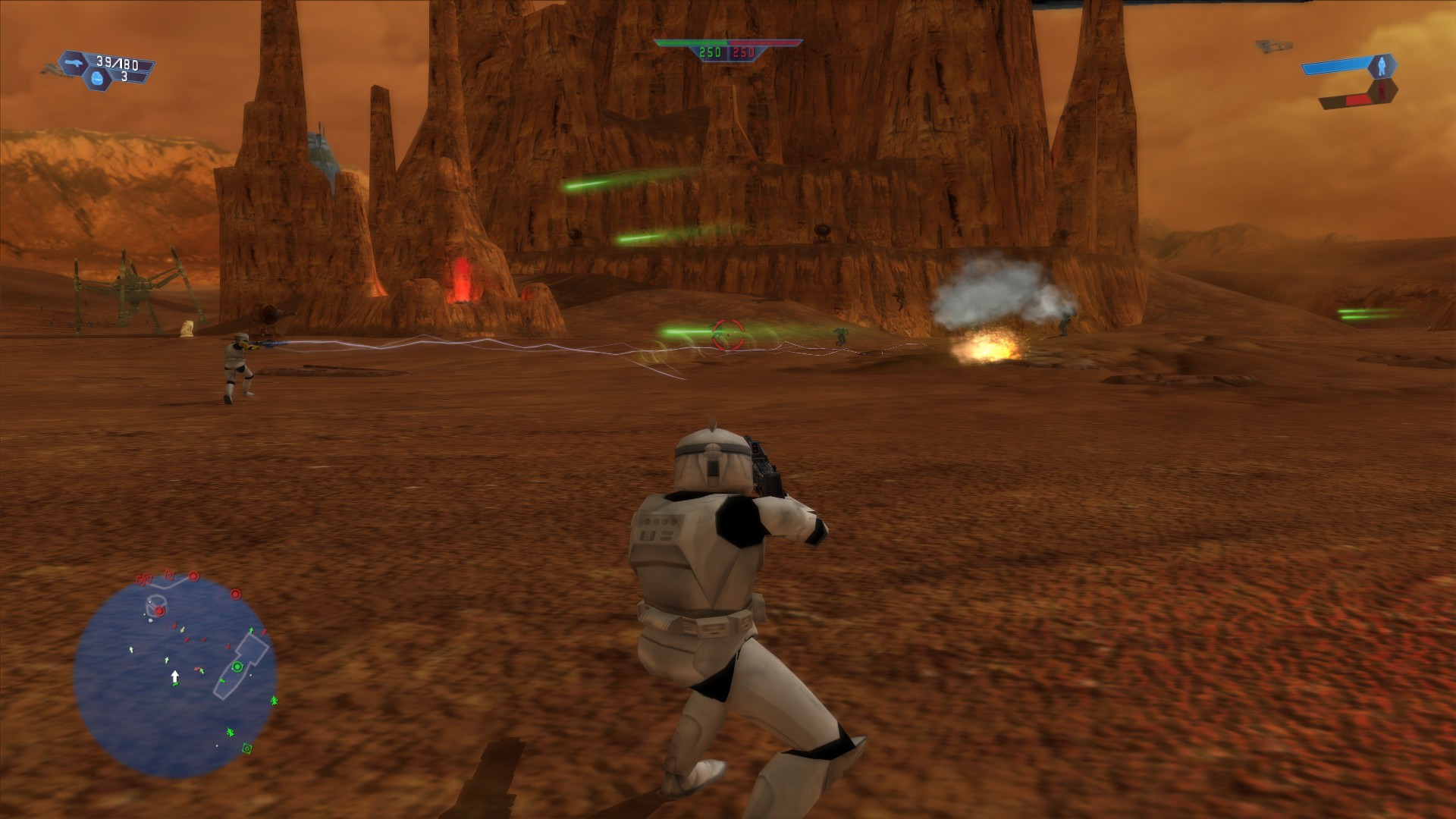Click the red enemy command post circle on minimap
This screenshot has height=819, width=1456.
[x=160, y=611]
